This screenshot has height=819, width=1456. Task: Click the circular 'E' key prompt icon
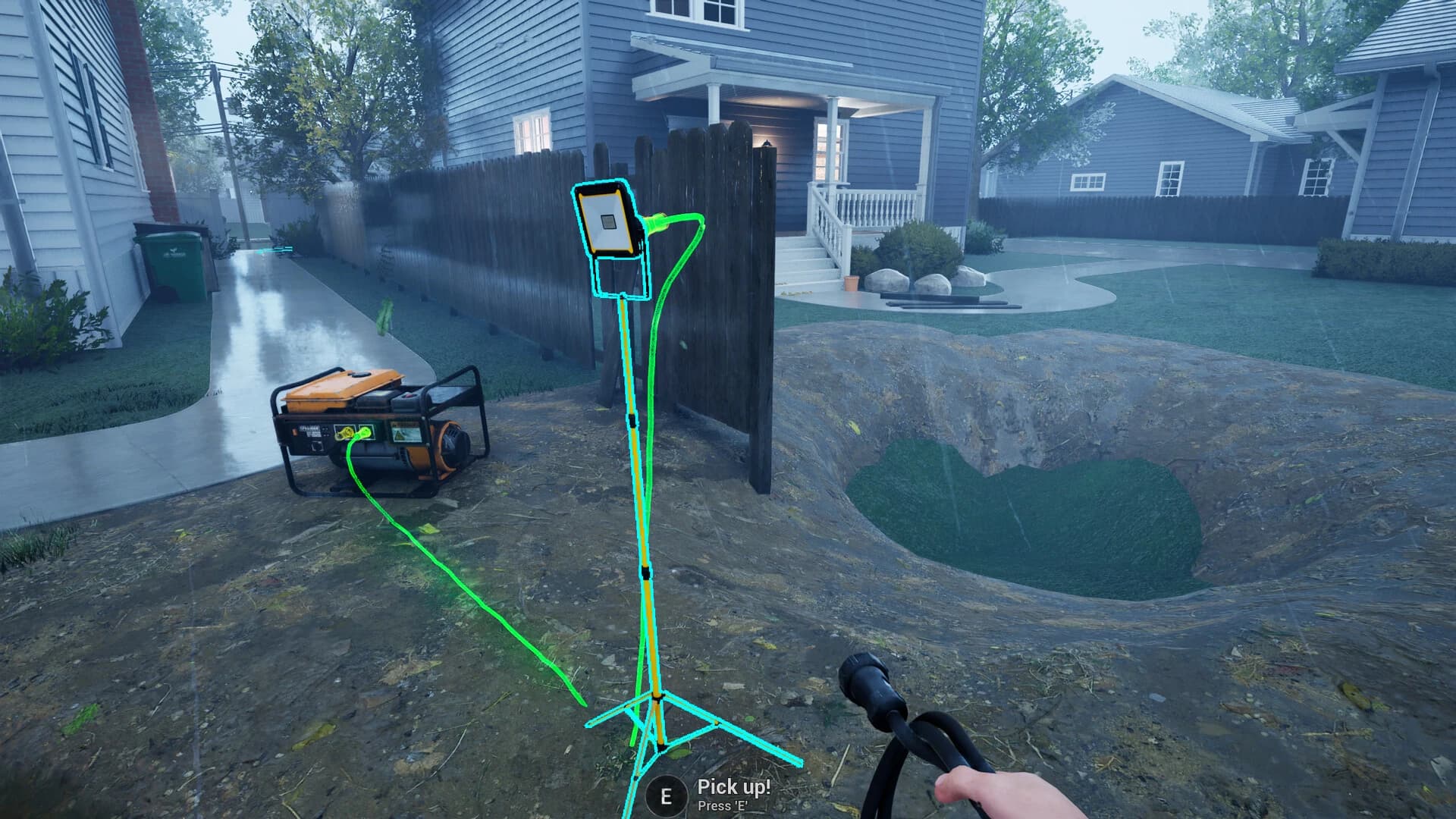[666, 795]
